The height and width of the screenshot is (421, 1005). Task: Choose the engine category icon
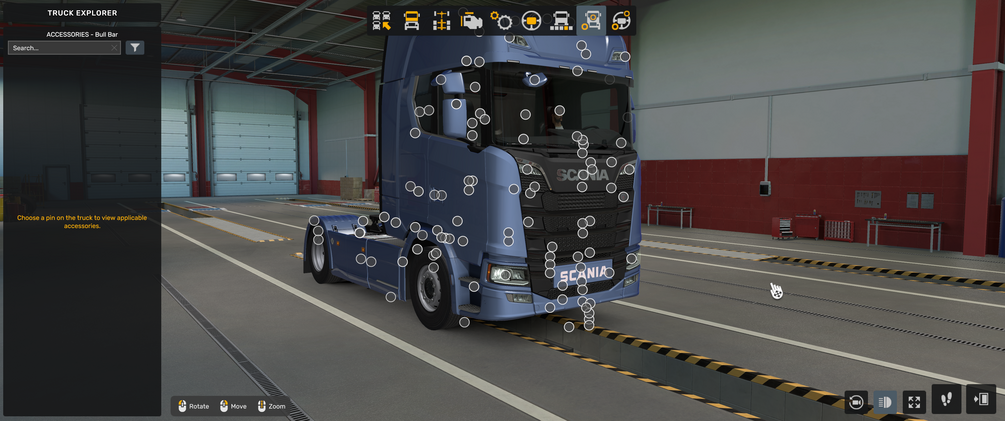click(x=471, y=21)
